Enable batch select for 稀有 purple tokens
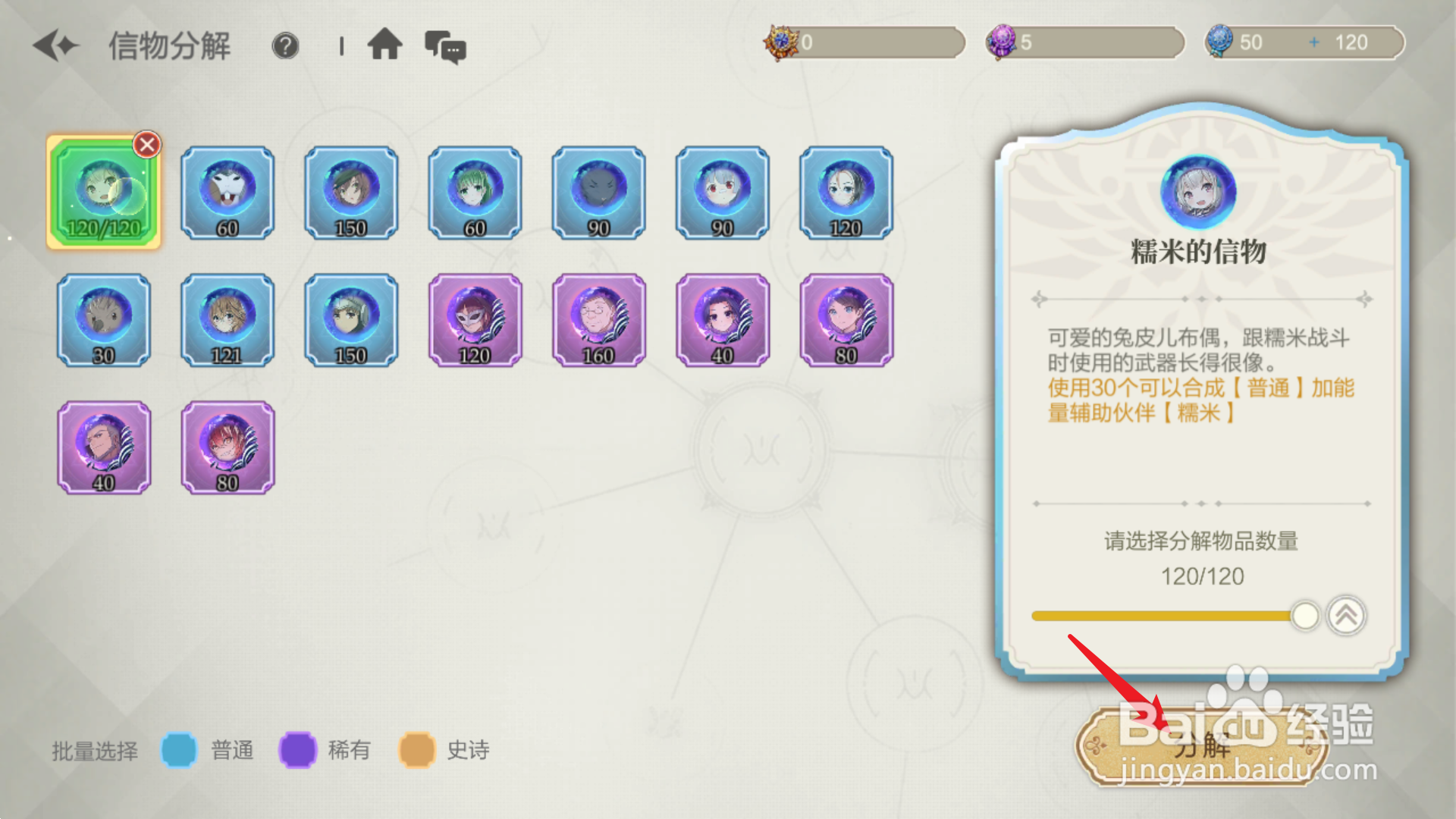1456x819 pixels. (297, 749)
